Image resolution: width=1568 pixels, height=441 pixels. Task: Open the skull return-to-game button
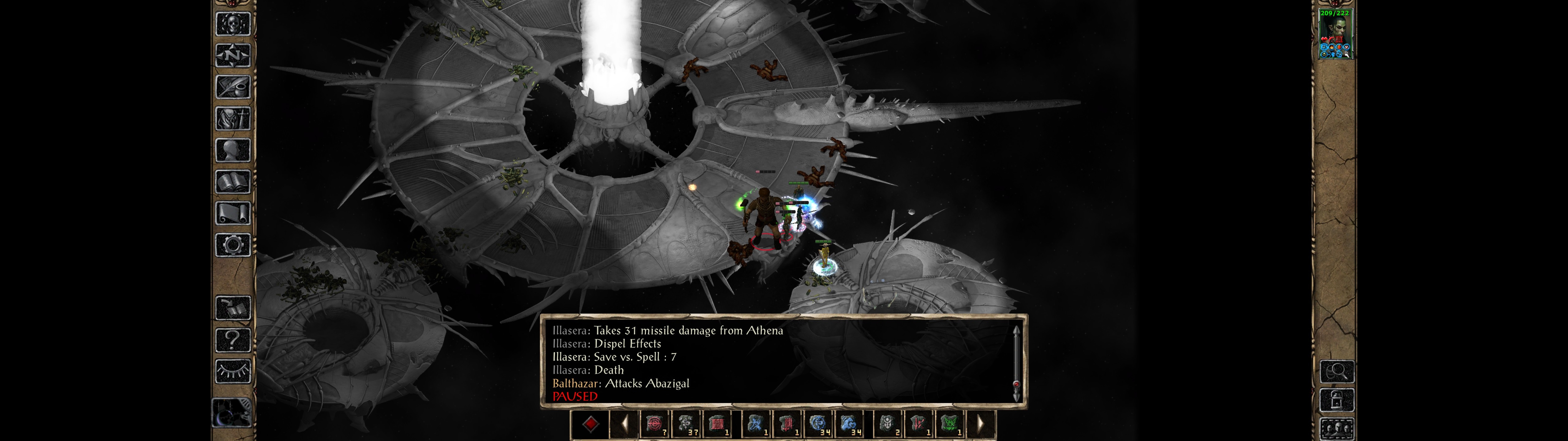pos(232,24)
